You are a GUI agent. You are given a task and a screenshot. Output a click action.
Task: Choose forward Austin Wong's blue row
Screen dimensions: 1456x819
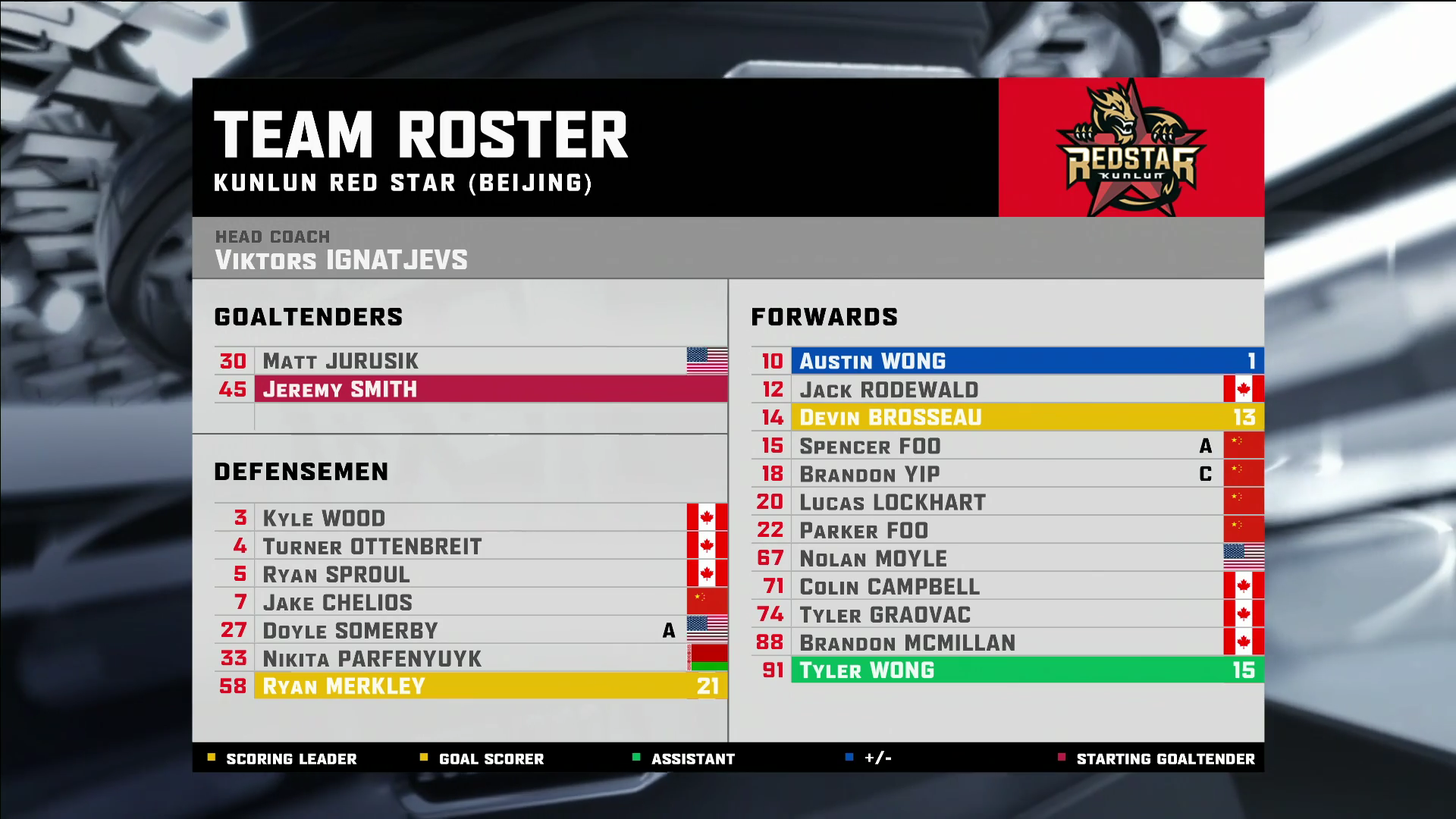(1009, 361)
